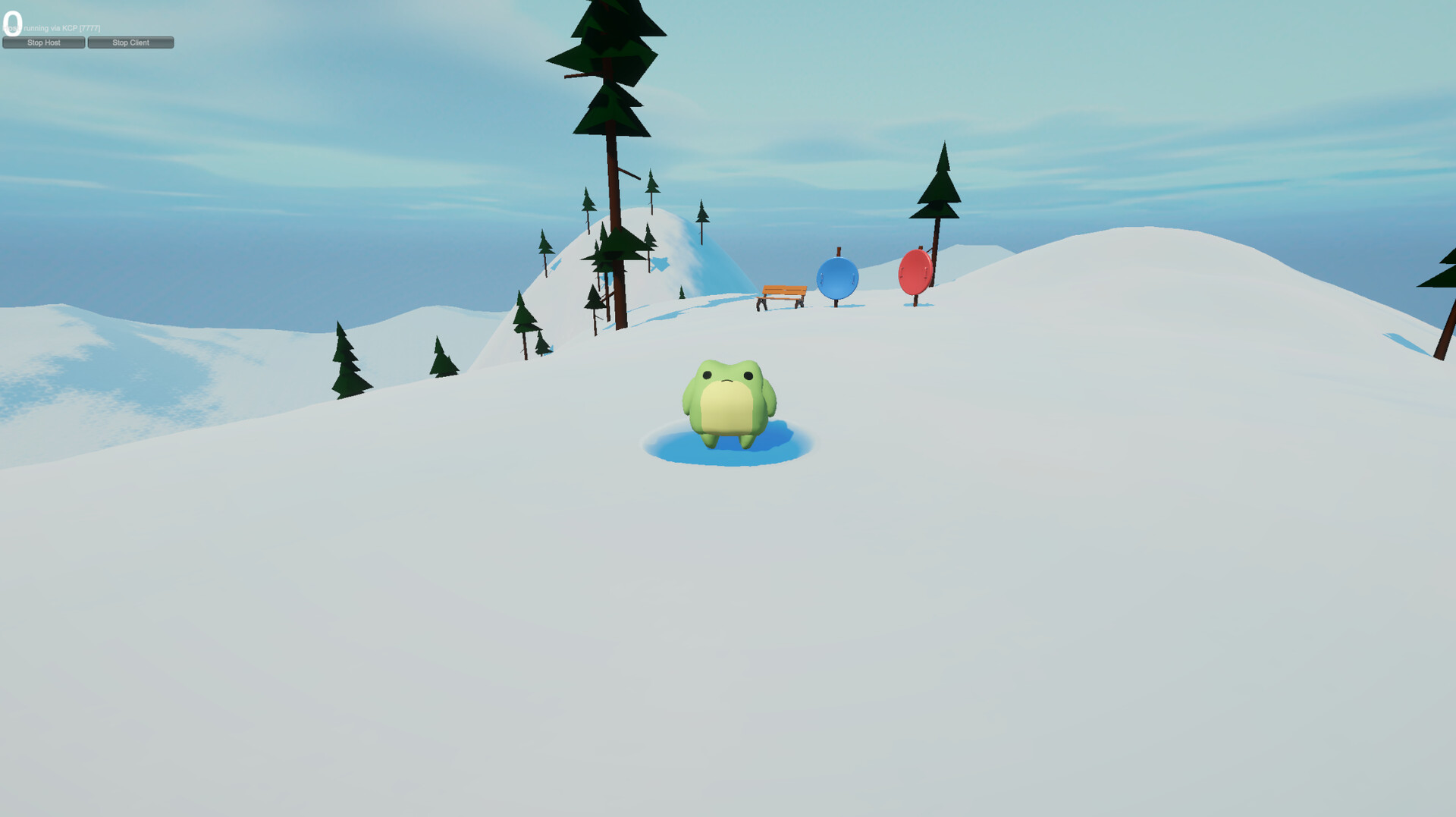This screenshot has width=1456, height=817.
Task: Click the white '0' score counter
Action: click(x=12, y=22)
